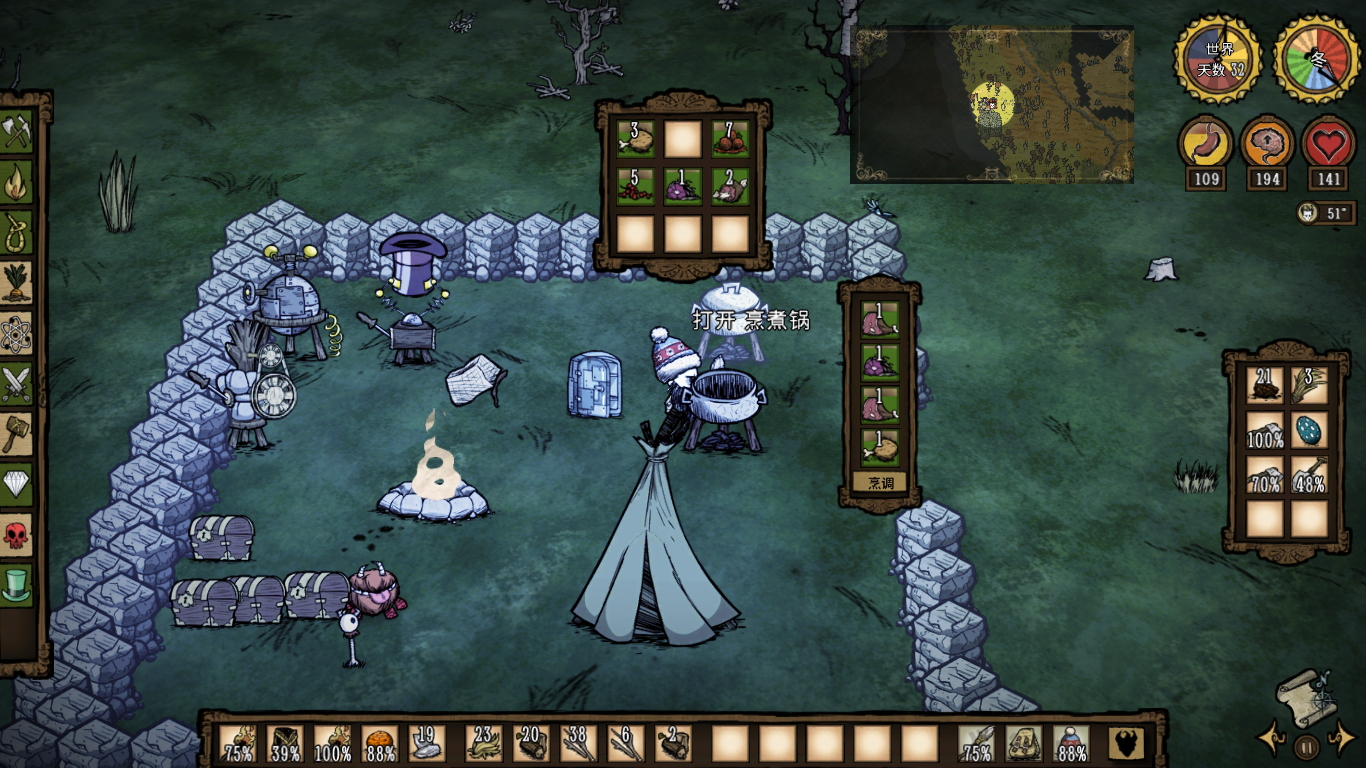Open the Structures hammer crafting tab
The height and width of the screenshot is (768, 1366).
click(17, 433)
